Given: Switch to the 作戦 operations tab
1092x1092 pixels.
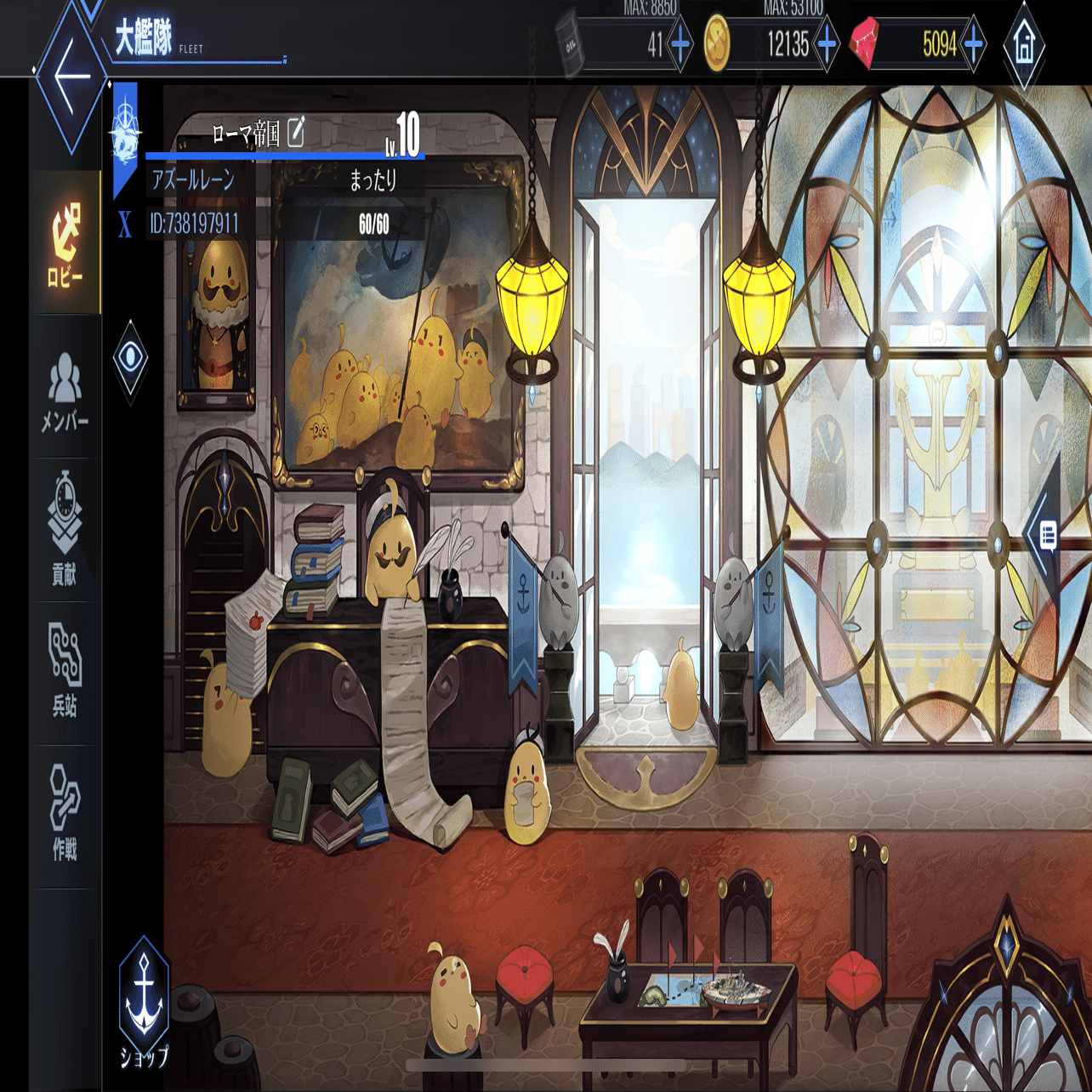Looking at the screenshot, I should click(x=65, y=812).
